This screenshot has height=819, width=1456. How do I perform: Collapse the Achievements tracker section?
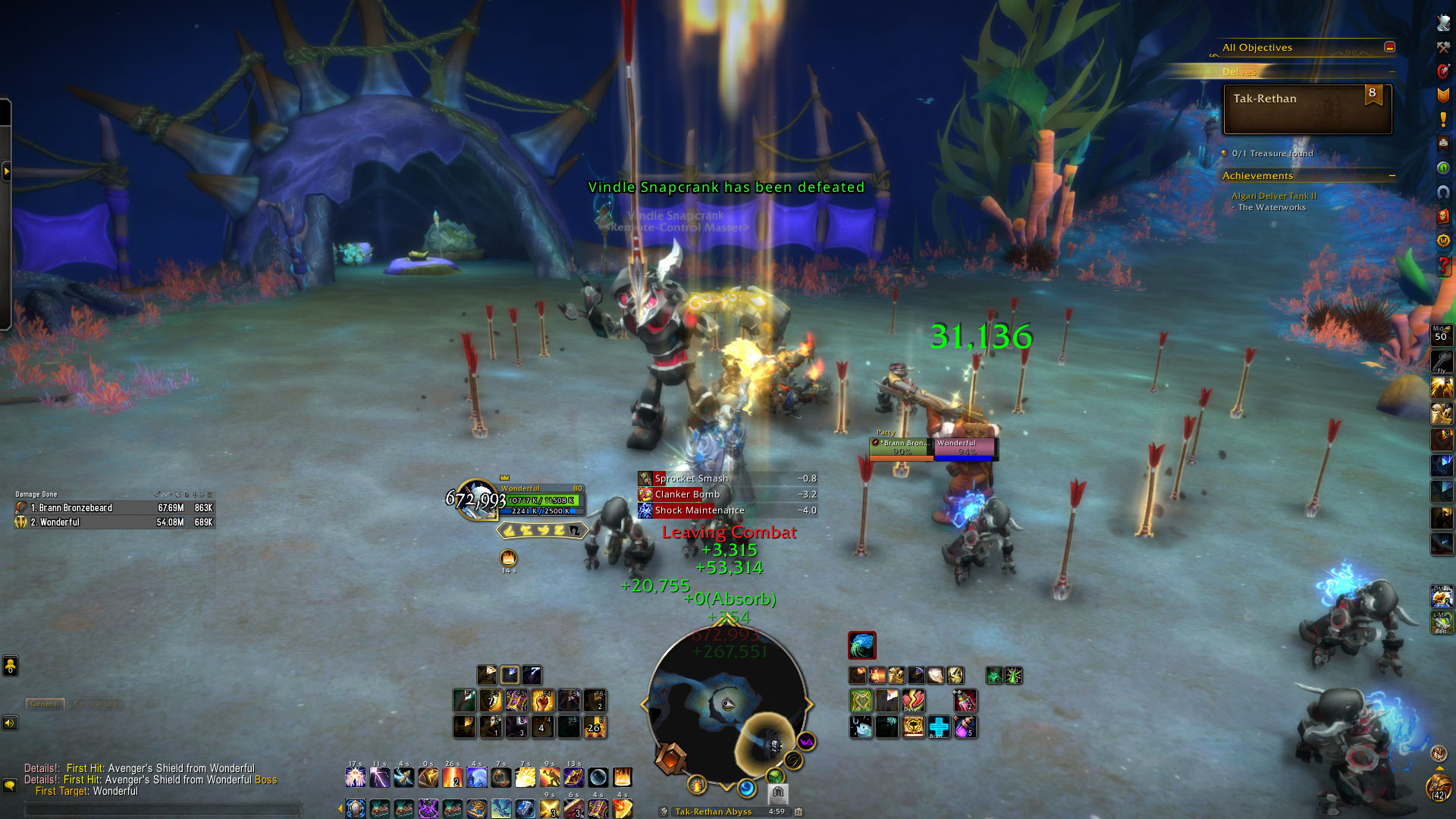tap(1392, 176)
